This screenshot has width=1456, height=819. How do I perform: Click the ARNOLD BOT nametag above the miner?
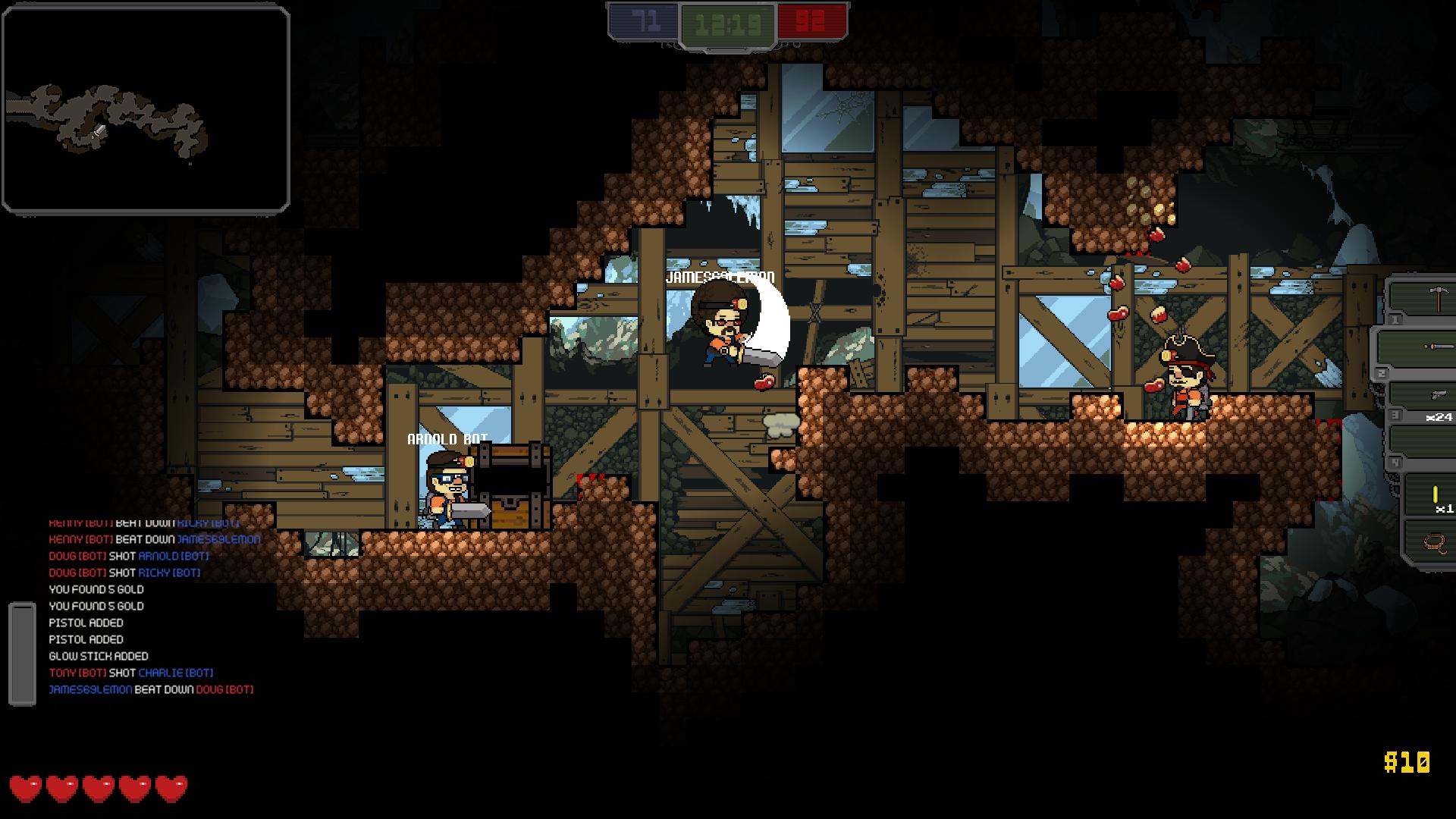(447, 438)
